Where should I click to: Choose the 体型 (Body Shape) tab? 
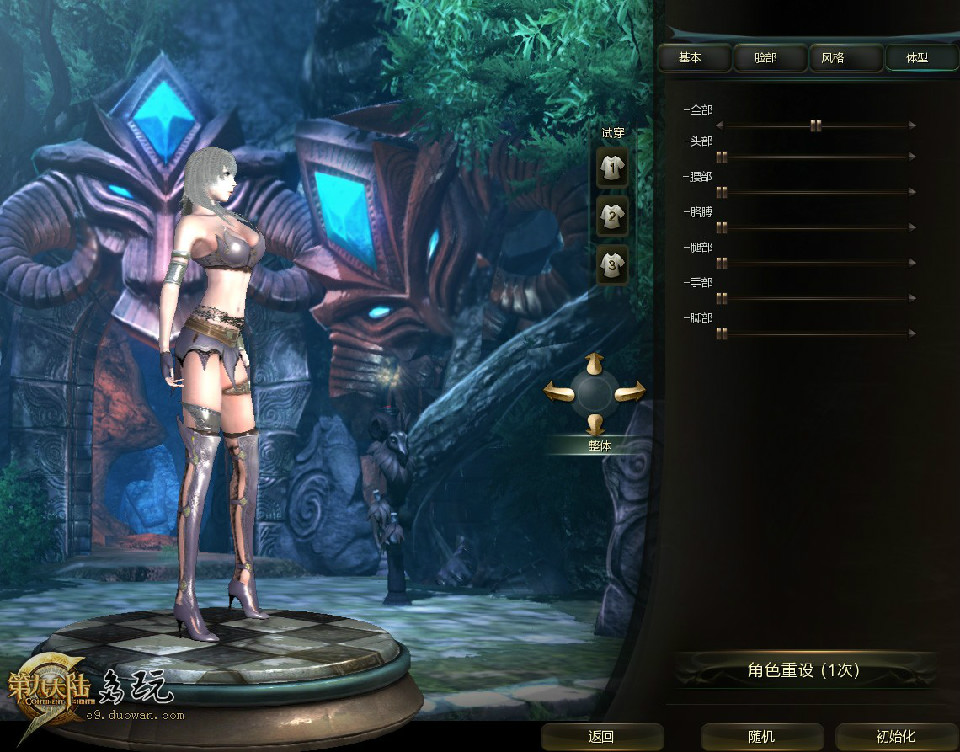(916, 58)
